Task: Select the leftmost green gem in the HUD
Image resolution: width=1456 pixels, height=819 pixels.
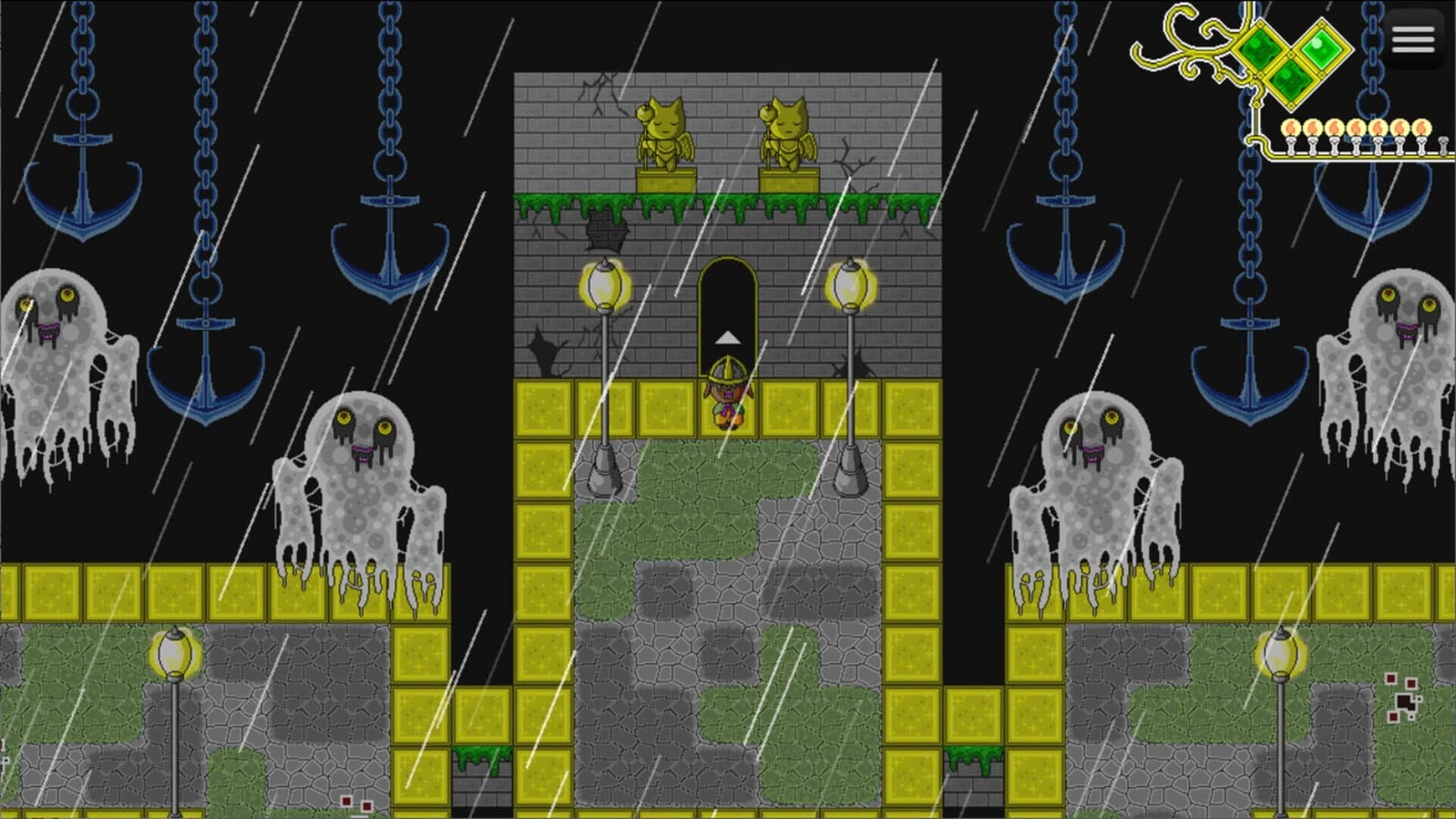Action: 1260,49
